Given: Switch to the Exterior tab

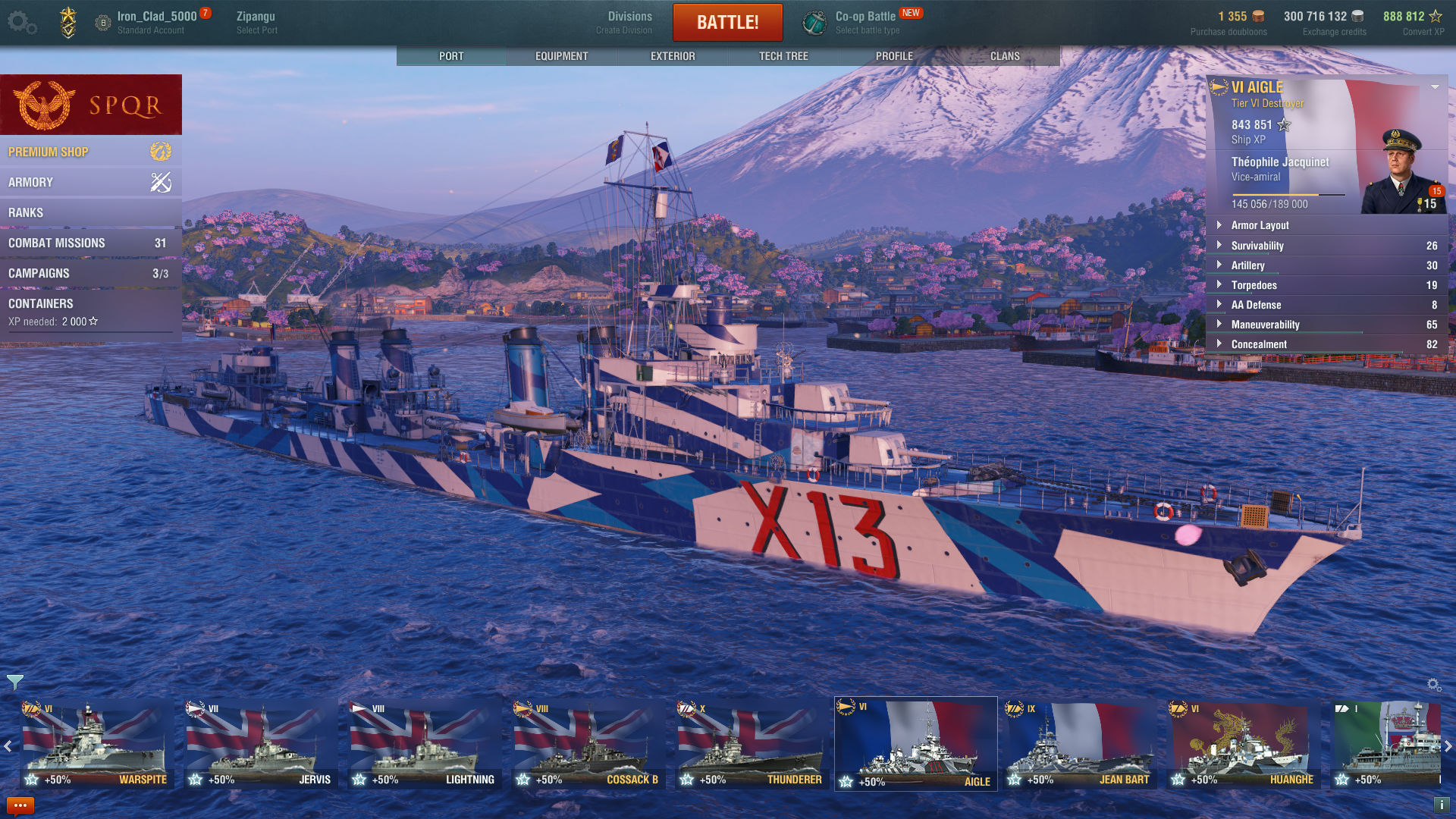Looking at the screenshot, I should point(673,56).
